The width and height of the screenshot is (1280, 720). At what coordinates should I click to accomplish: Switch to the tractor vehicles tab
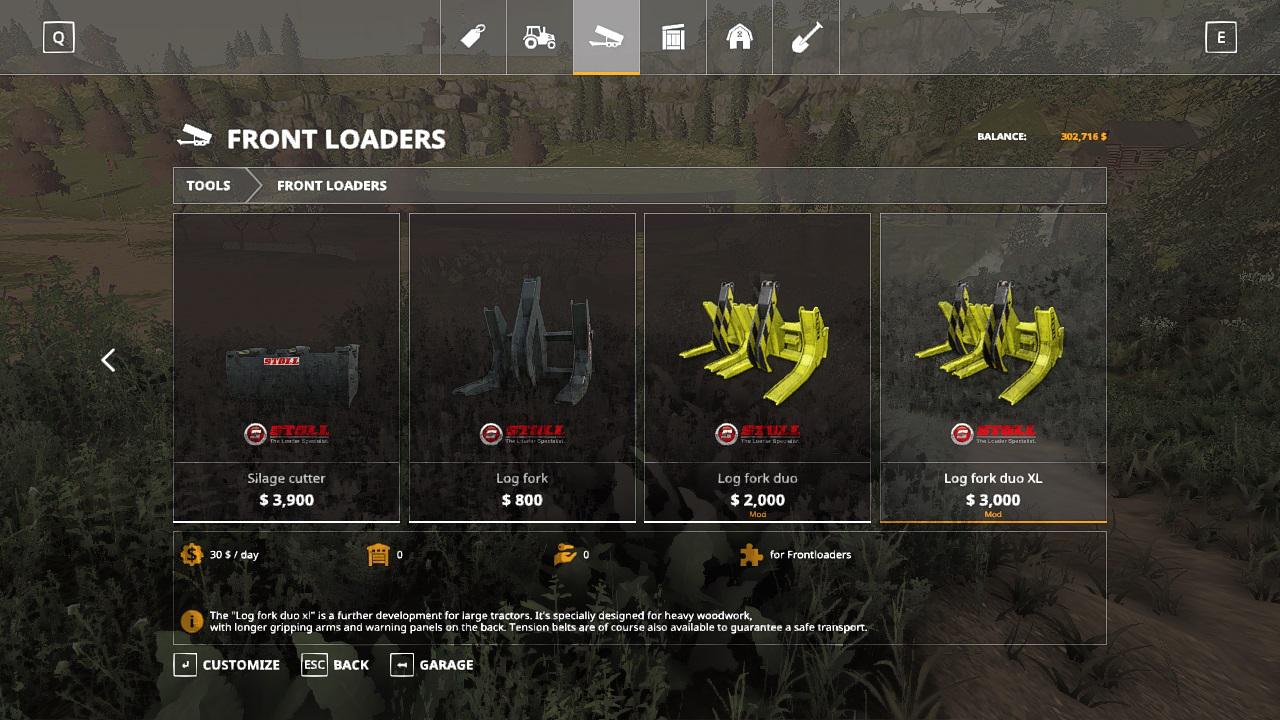pyautogui.click(x=540, y=37)
